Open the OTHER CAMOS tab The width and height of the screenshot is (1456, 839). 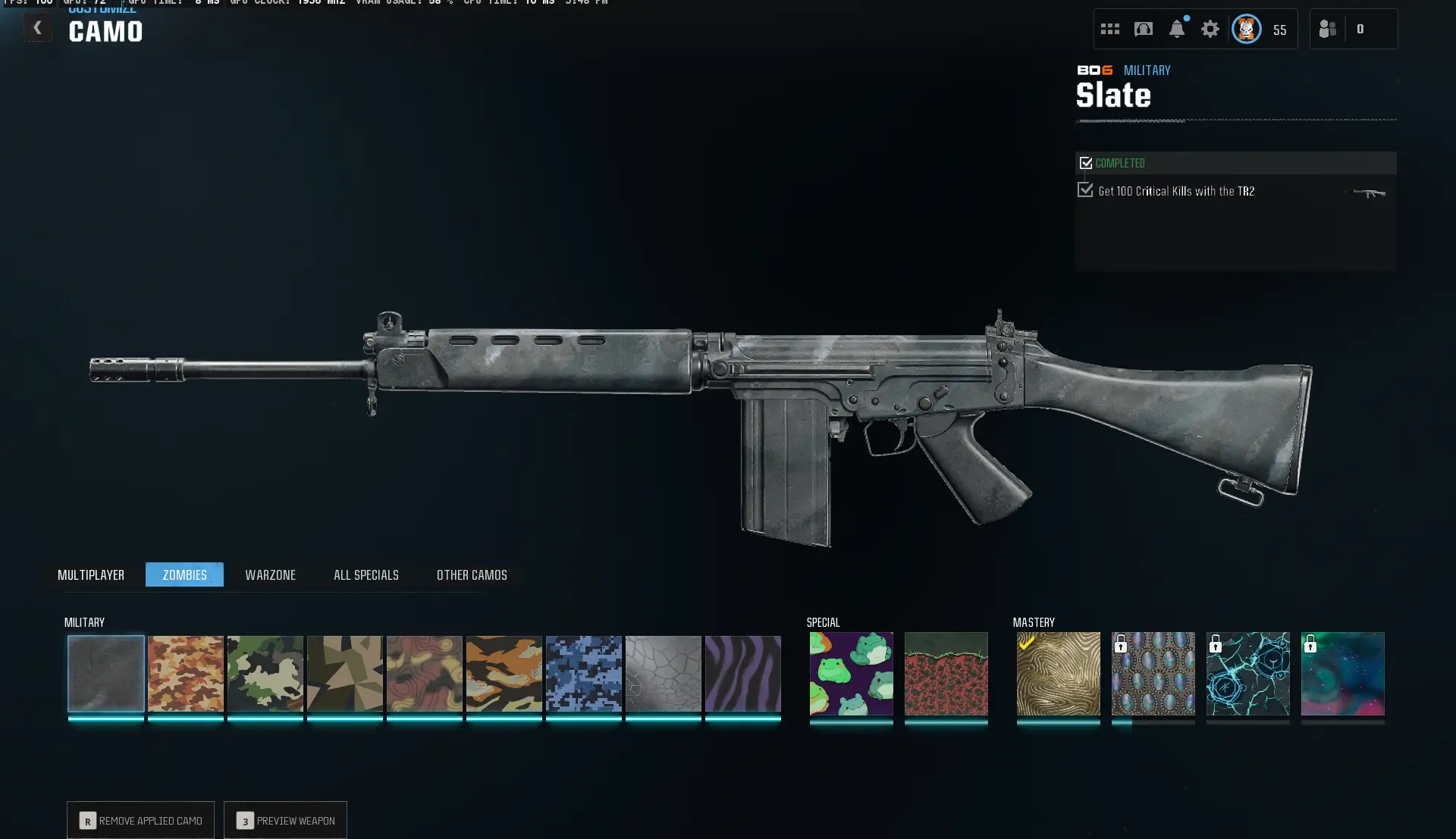click(471, 574)
